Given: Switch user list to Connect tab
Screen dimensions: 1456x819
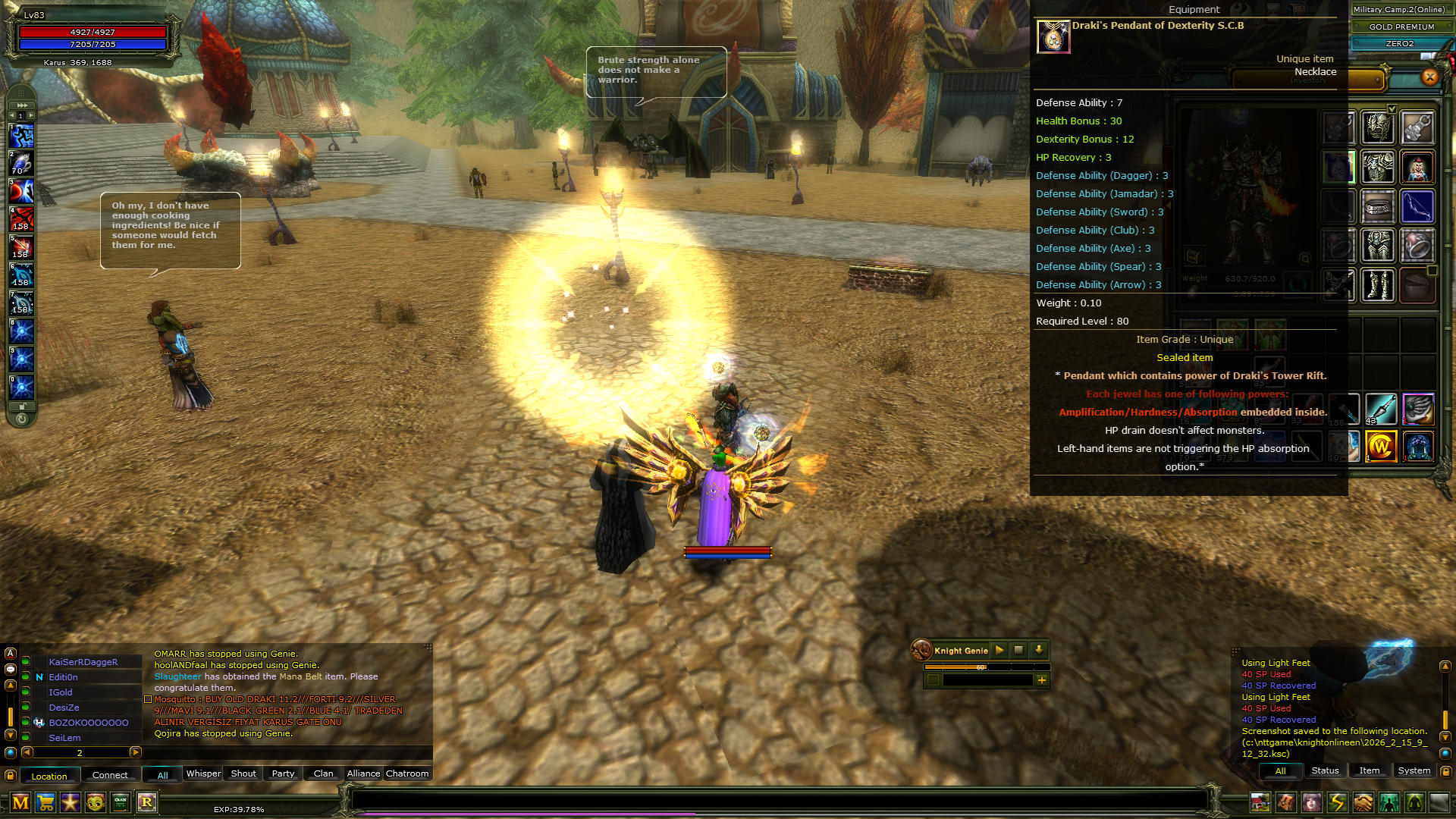Looking at the screenshot, I should click(x=110, y=775).
